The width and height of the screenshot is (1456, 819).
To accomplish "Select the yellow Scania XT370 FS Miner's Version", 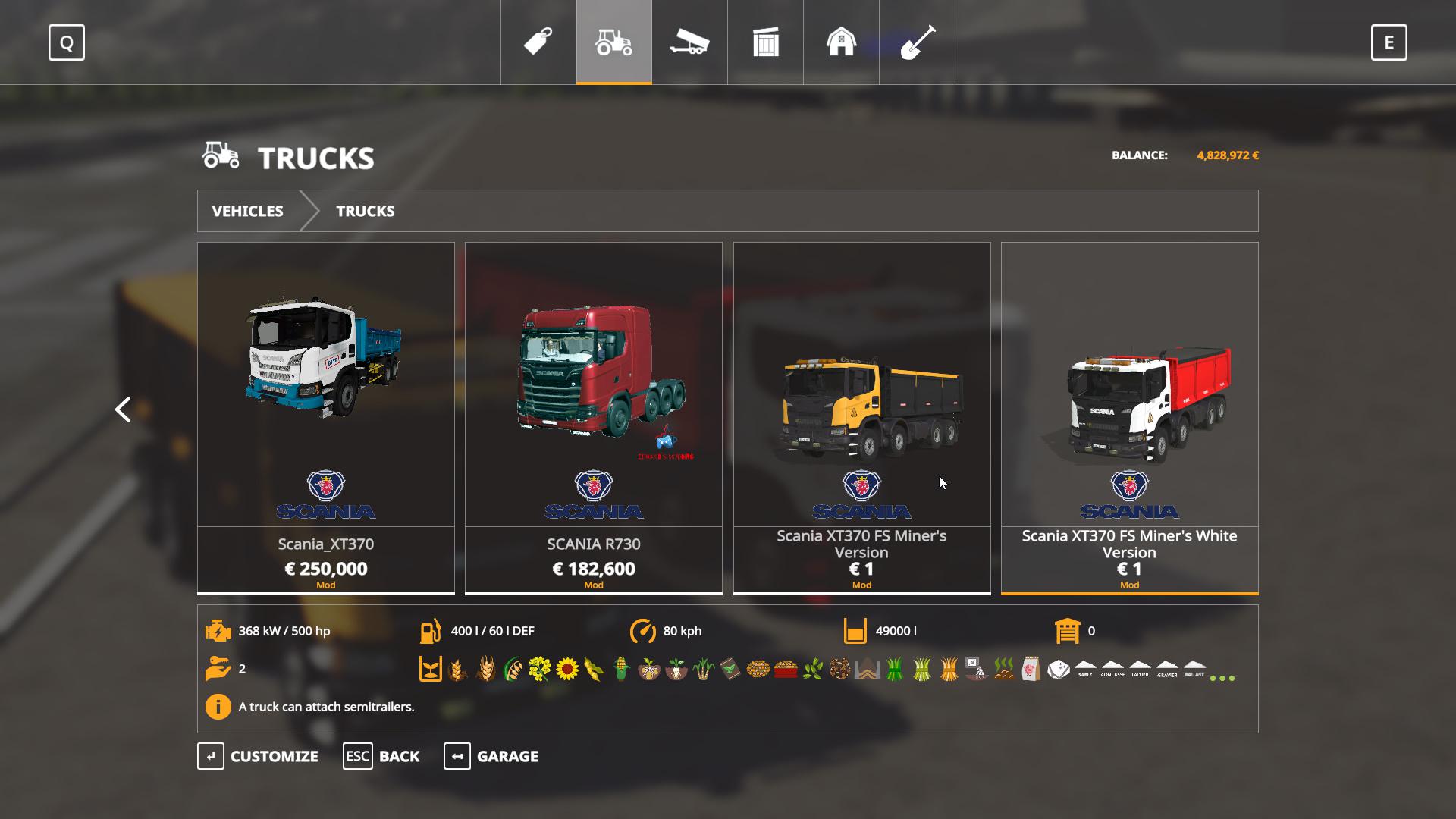I will pyautogui.click(x=861, y=417).
